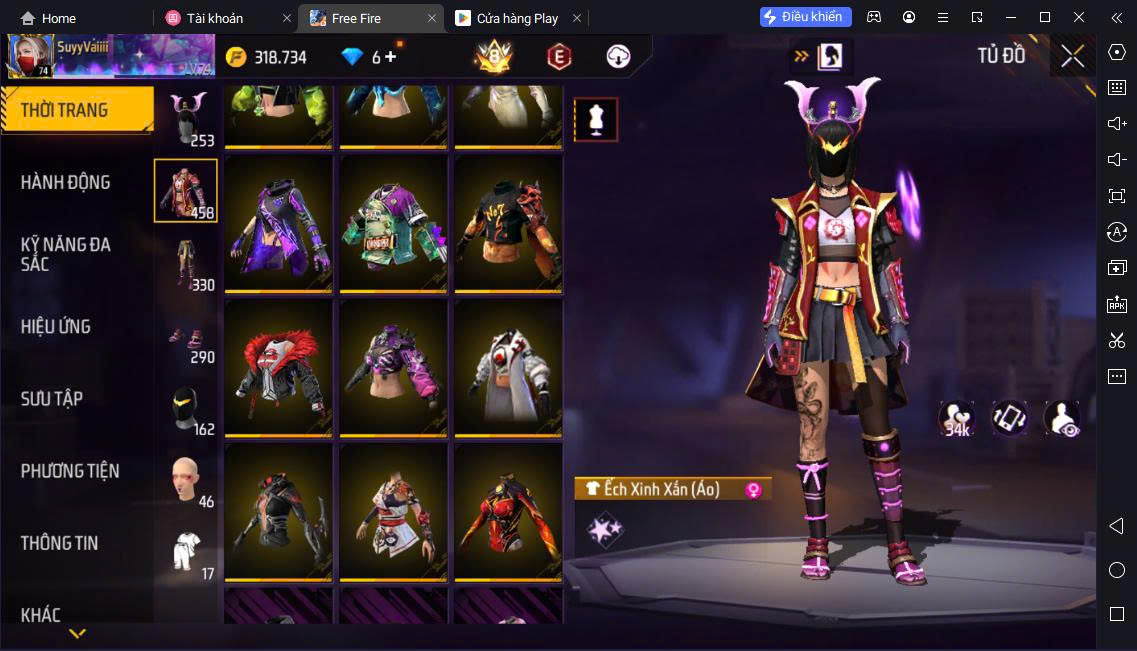Open the THỜI TRANG category

(65, 110)
